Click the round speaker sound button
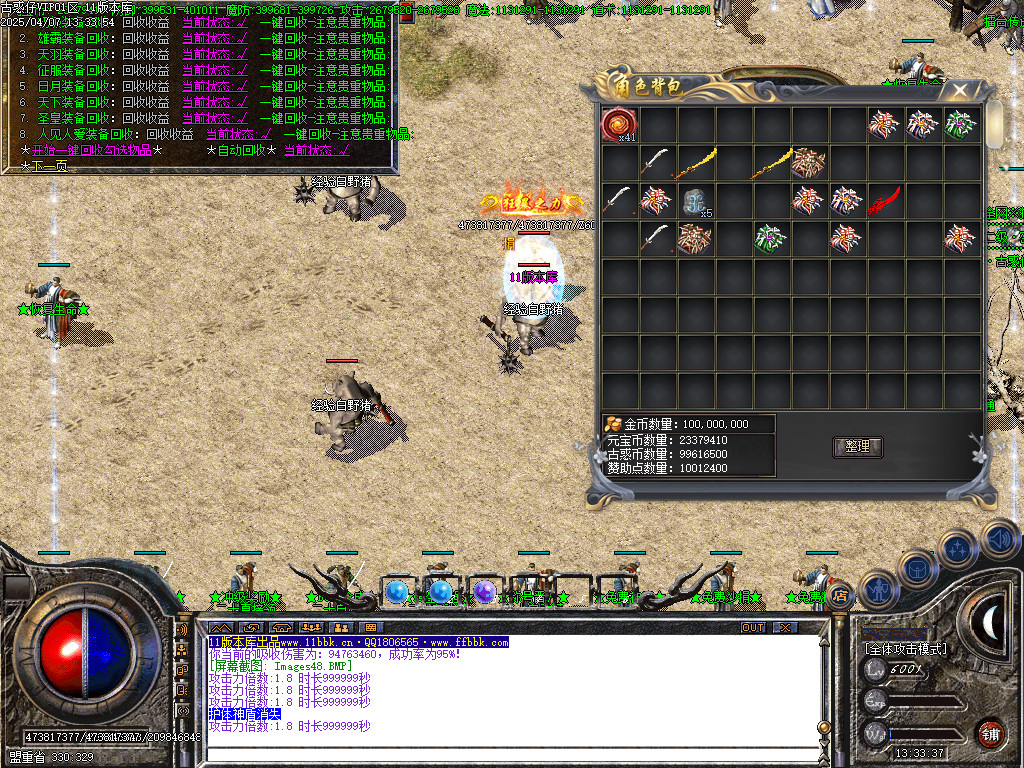Viewport: 1024px width, 768px height. point(1000,540)
